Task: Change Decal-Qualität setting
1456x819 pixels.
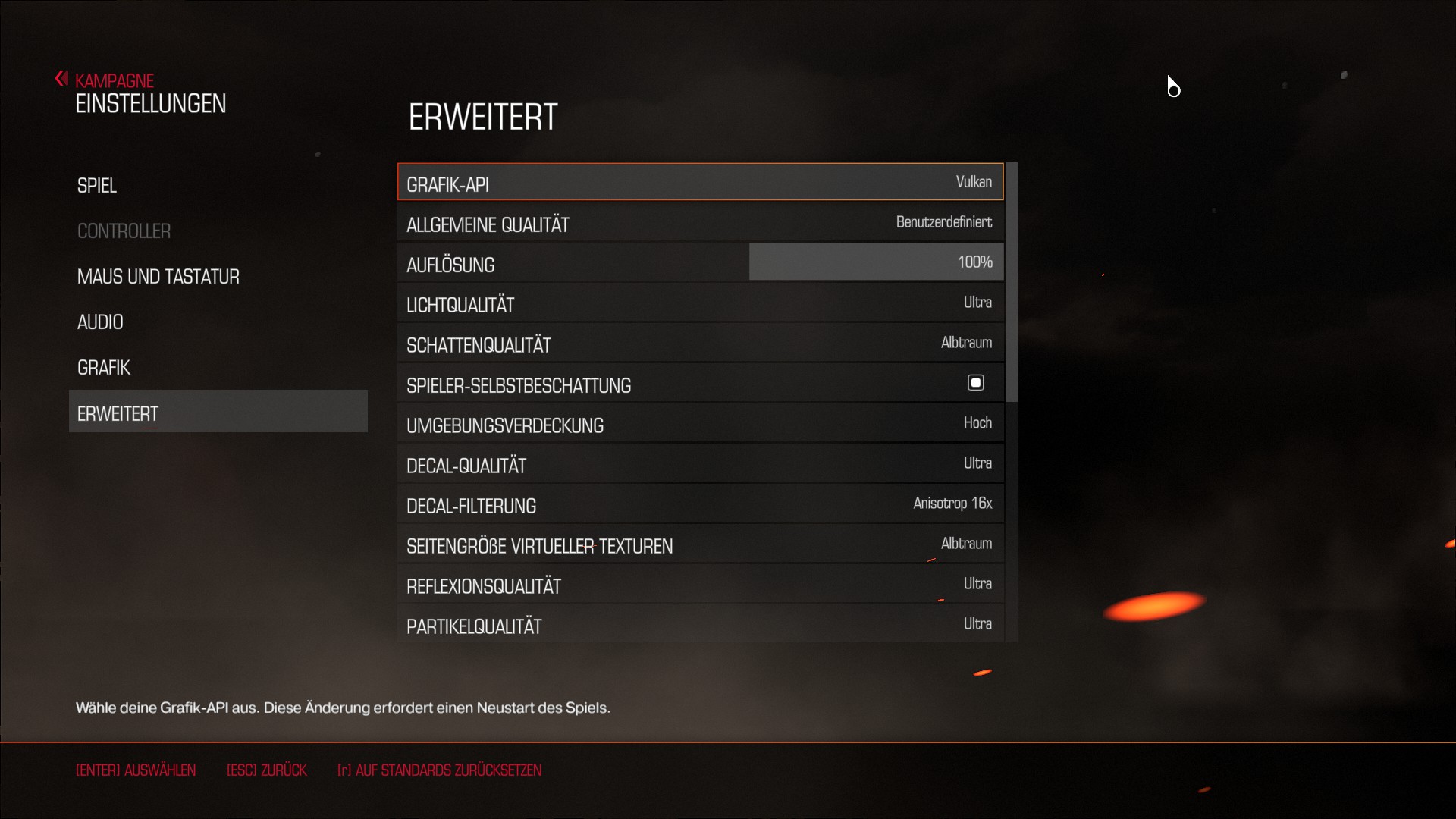Action: point(699,464)
